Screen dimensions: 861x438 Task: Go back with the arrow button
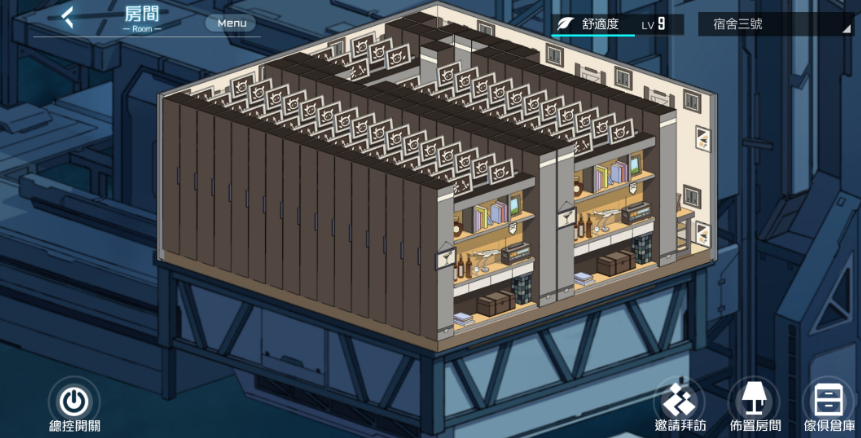pos(67,18)
